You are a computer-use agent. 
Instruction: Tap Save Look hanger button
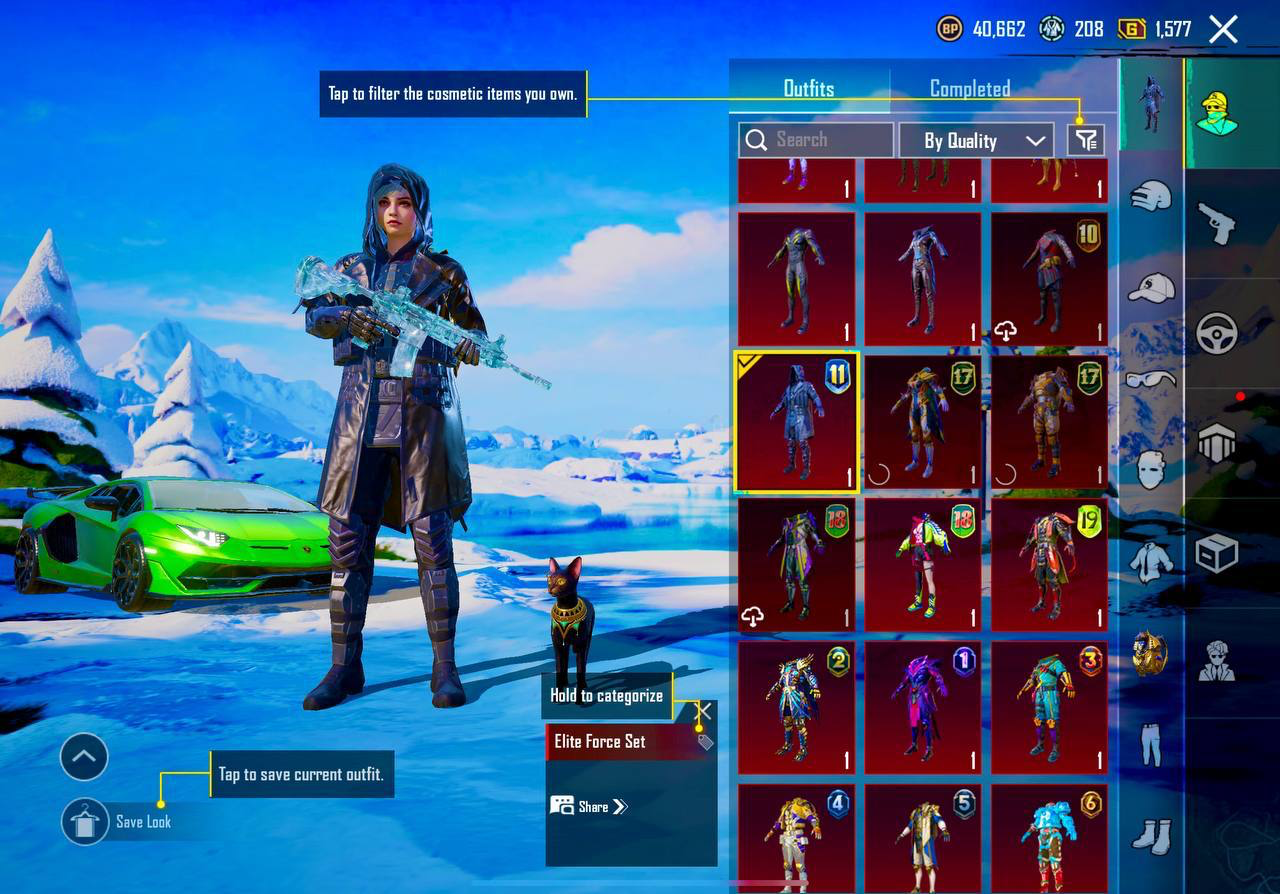(84, 821)
